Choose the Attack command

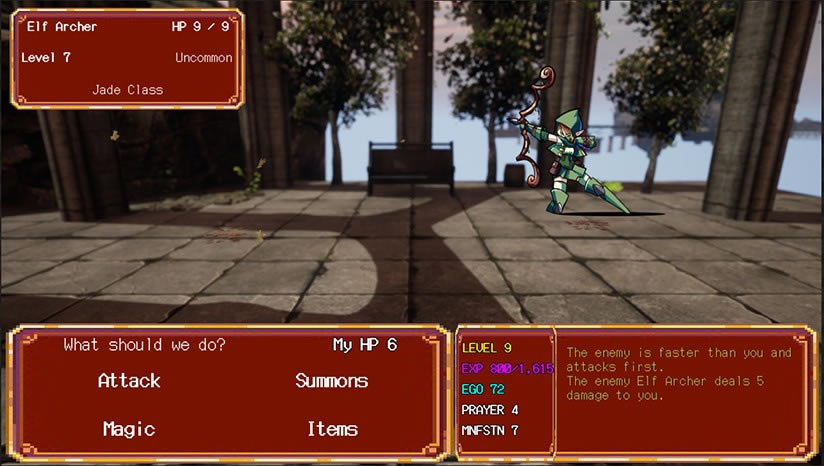129,381
